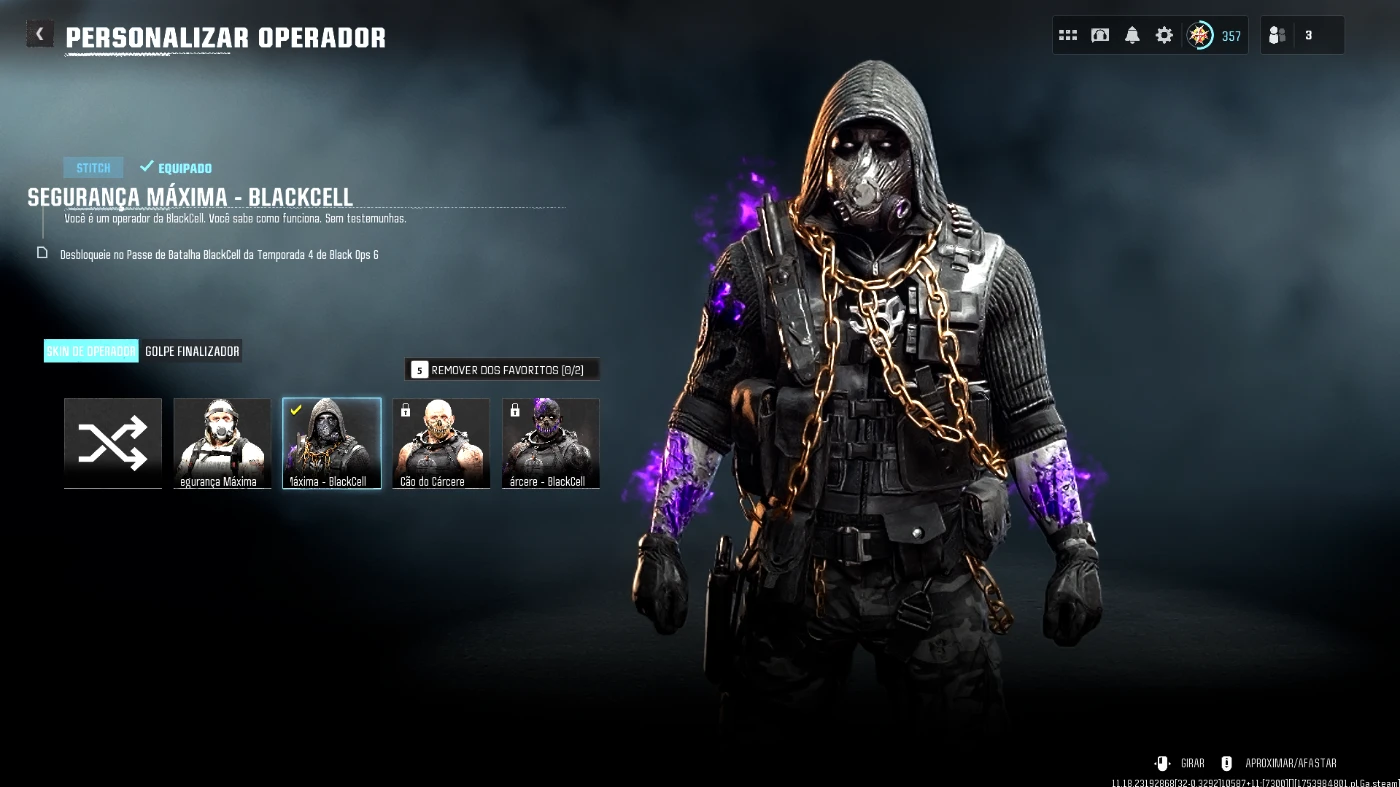Choose the Segurança Máxima skin thumbnail
The height and width of the screenshot is (787, 1400).
click(222, 443)
